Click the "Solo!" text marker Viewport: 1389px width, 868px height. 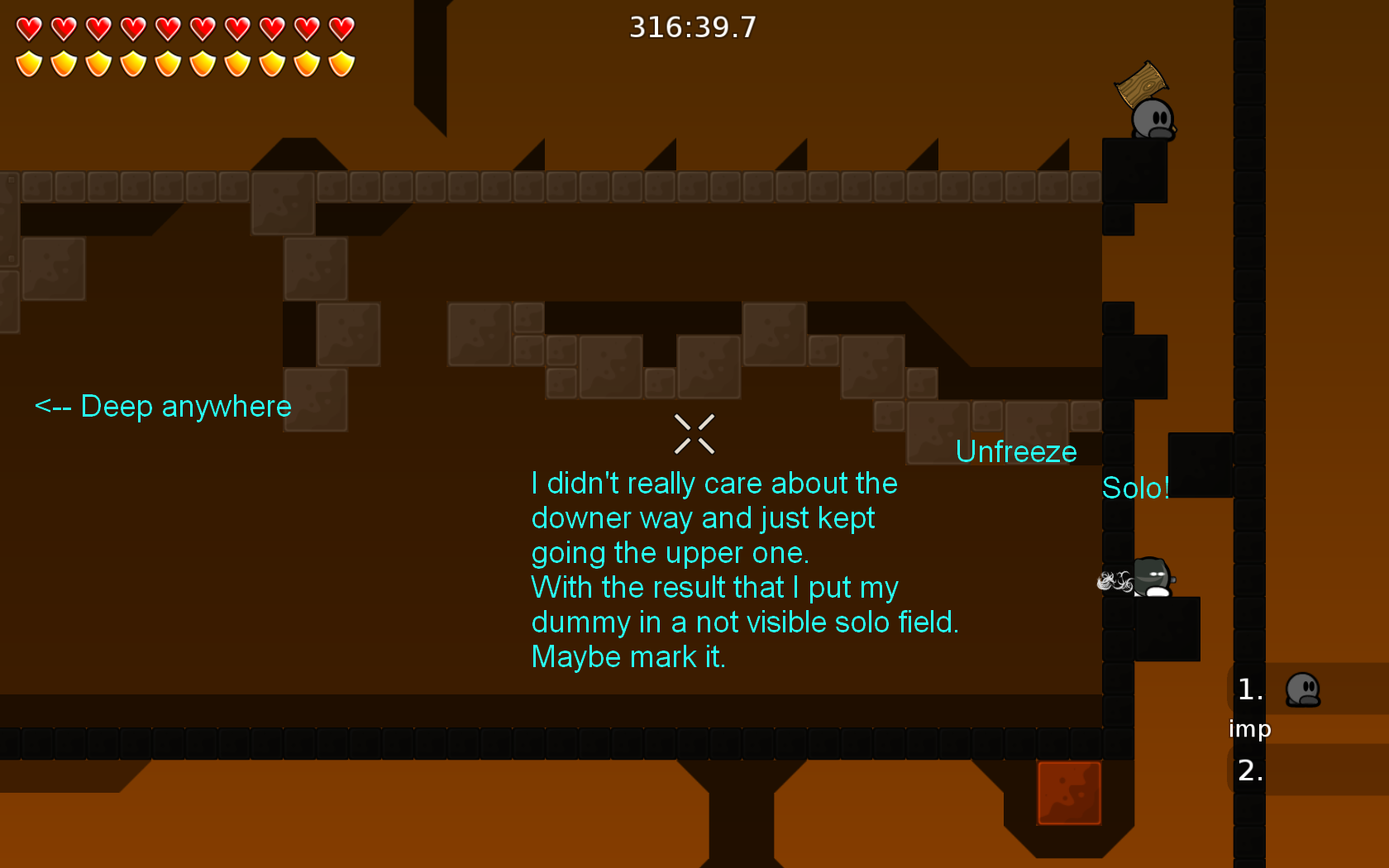tap(1136, 489)
